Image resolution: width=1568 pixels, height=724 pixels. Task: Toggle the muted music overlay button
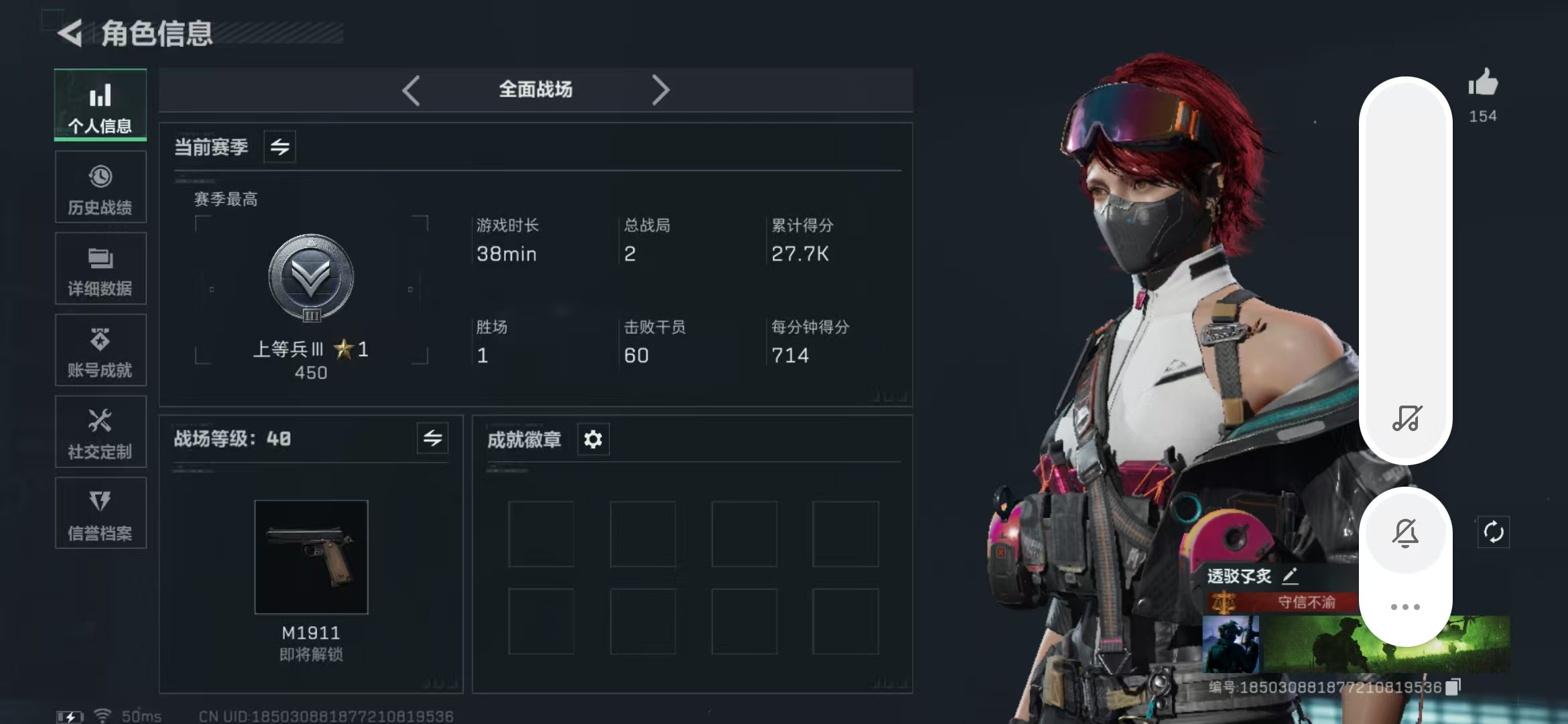pos(1406,418)
